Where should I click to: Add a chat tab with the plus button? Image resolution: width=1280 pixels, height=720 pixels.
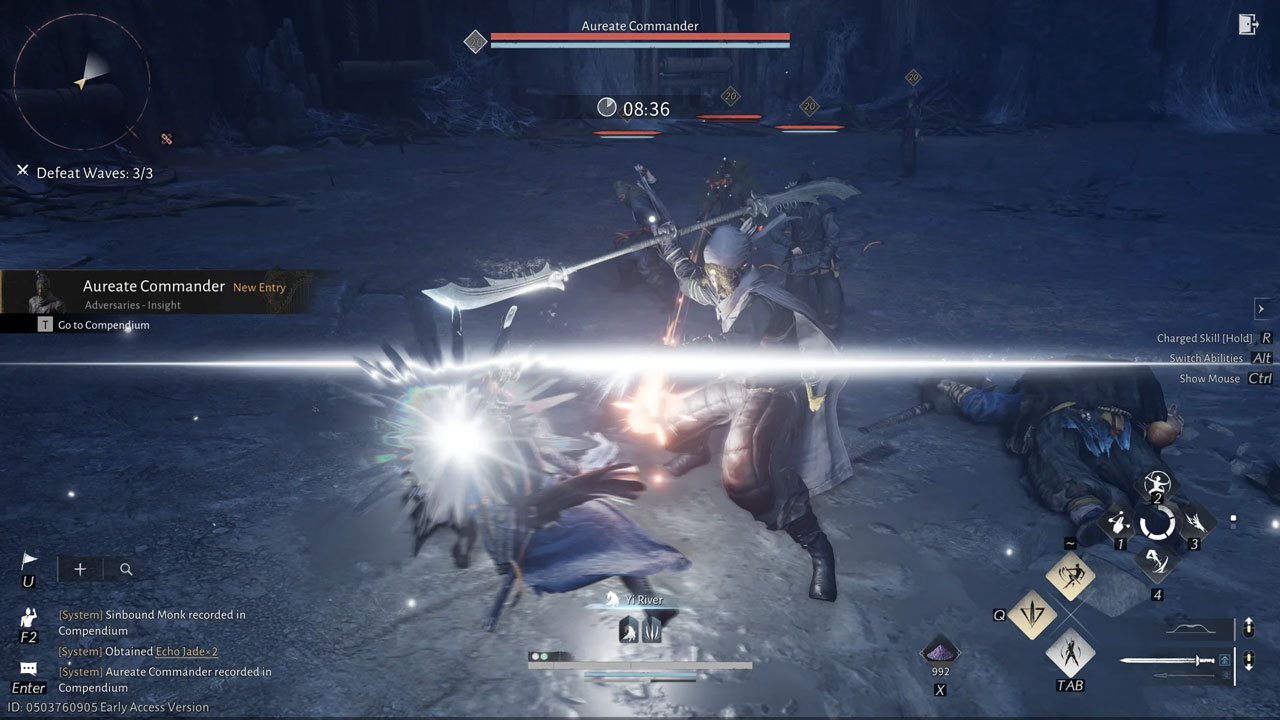(80, 569)
